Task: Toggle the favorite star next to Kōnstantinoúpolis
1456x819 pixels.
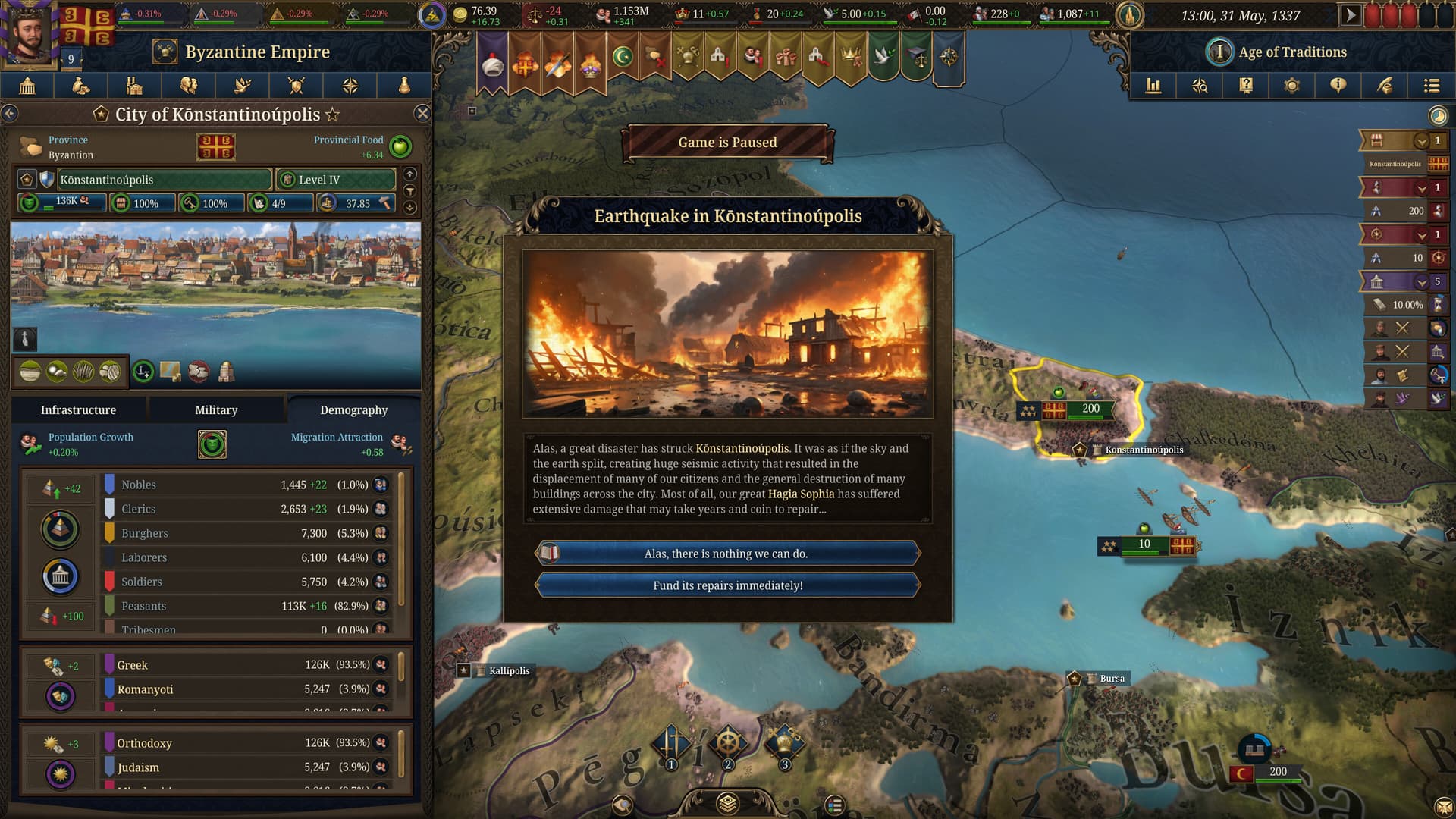Action: click(331, 115)
